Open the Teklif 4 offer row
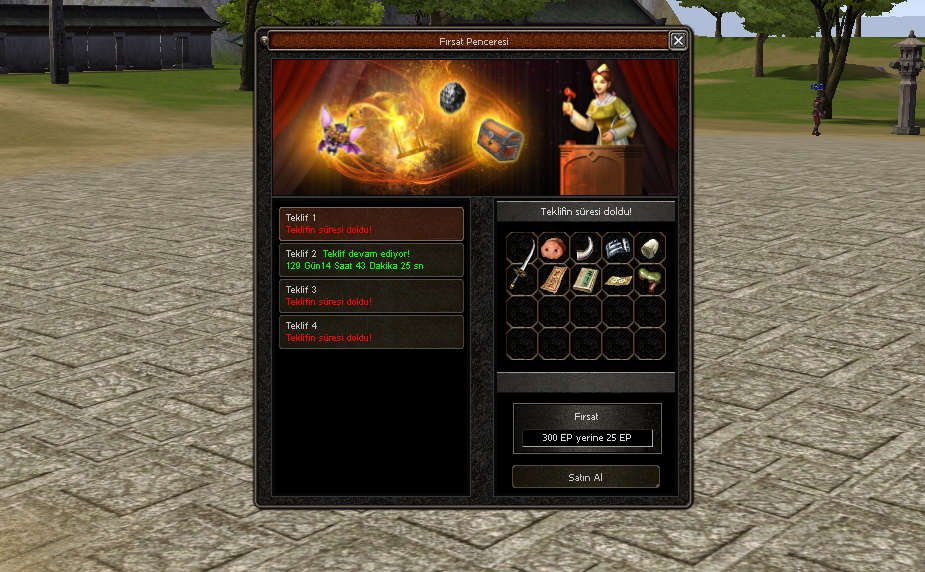 point(371,332)
